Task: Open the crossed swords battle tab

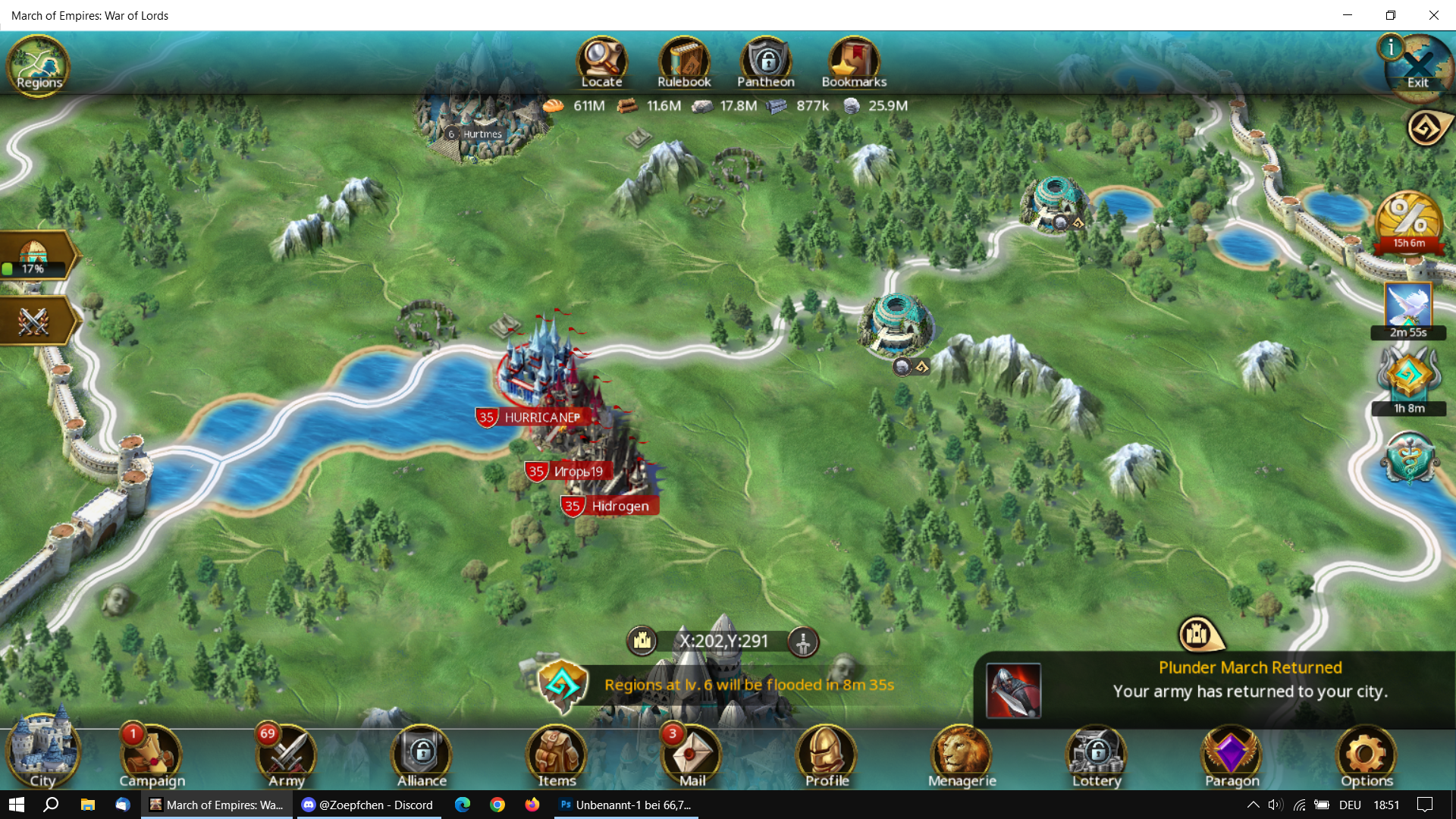Action: (34, 321)
